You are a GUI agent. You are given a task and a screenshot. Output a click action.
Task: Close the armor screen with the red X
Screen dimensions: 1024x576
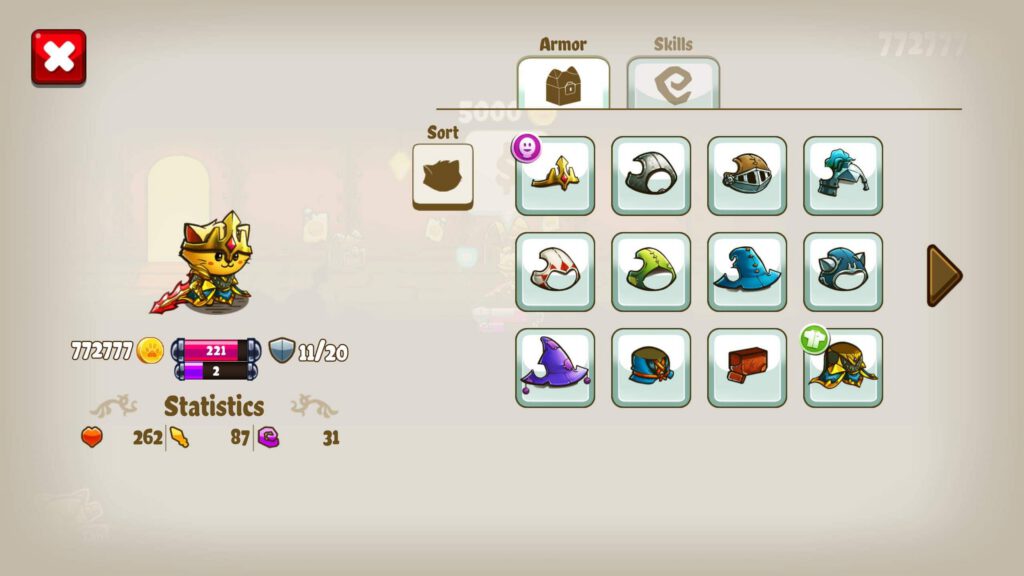click(x=59, y=57)
